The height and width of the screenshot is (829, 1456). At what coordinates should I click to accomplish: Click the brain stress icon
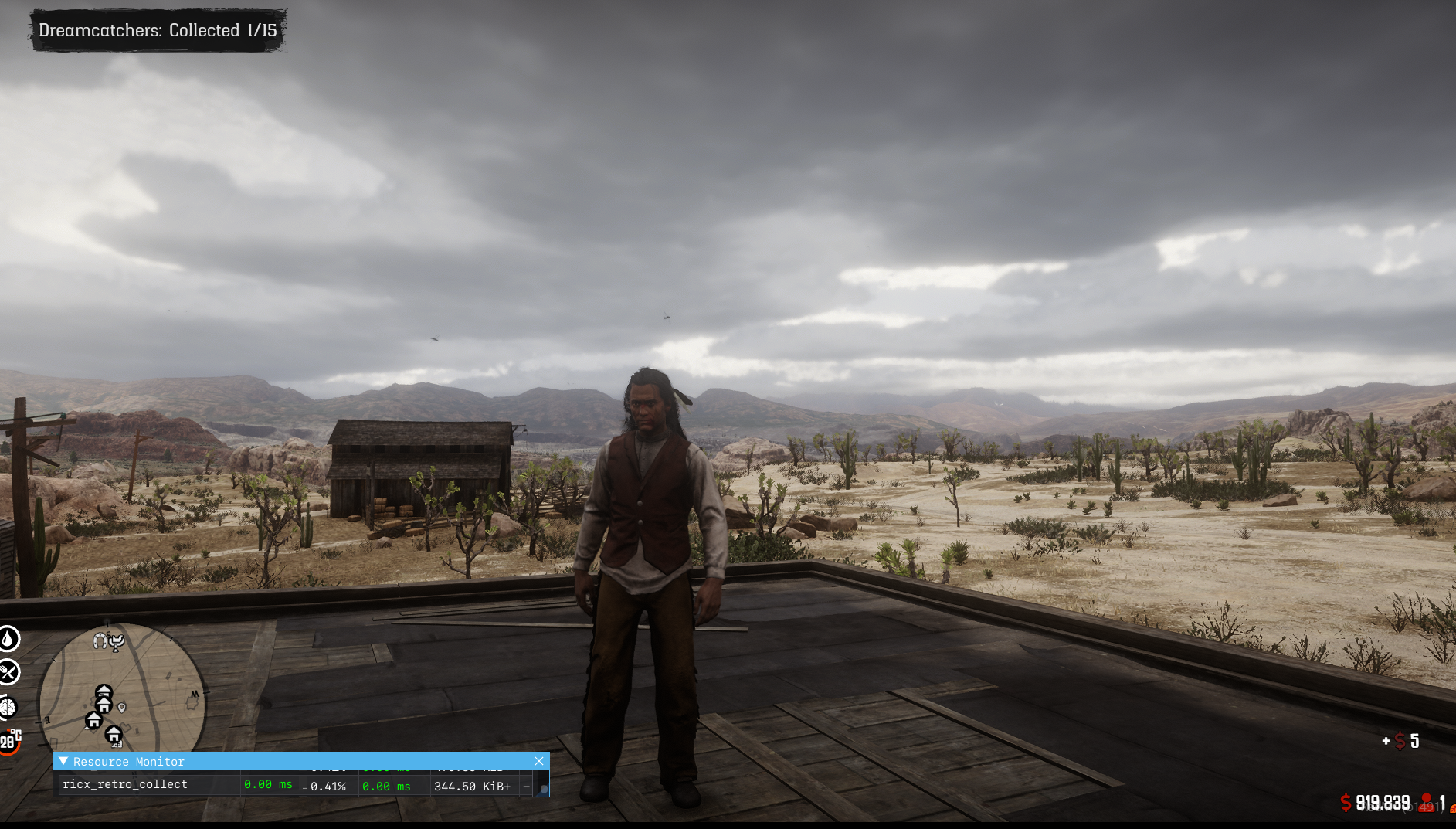coord(8,706)
